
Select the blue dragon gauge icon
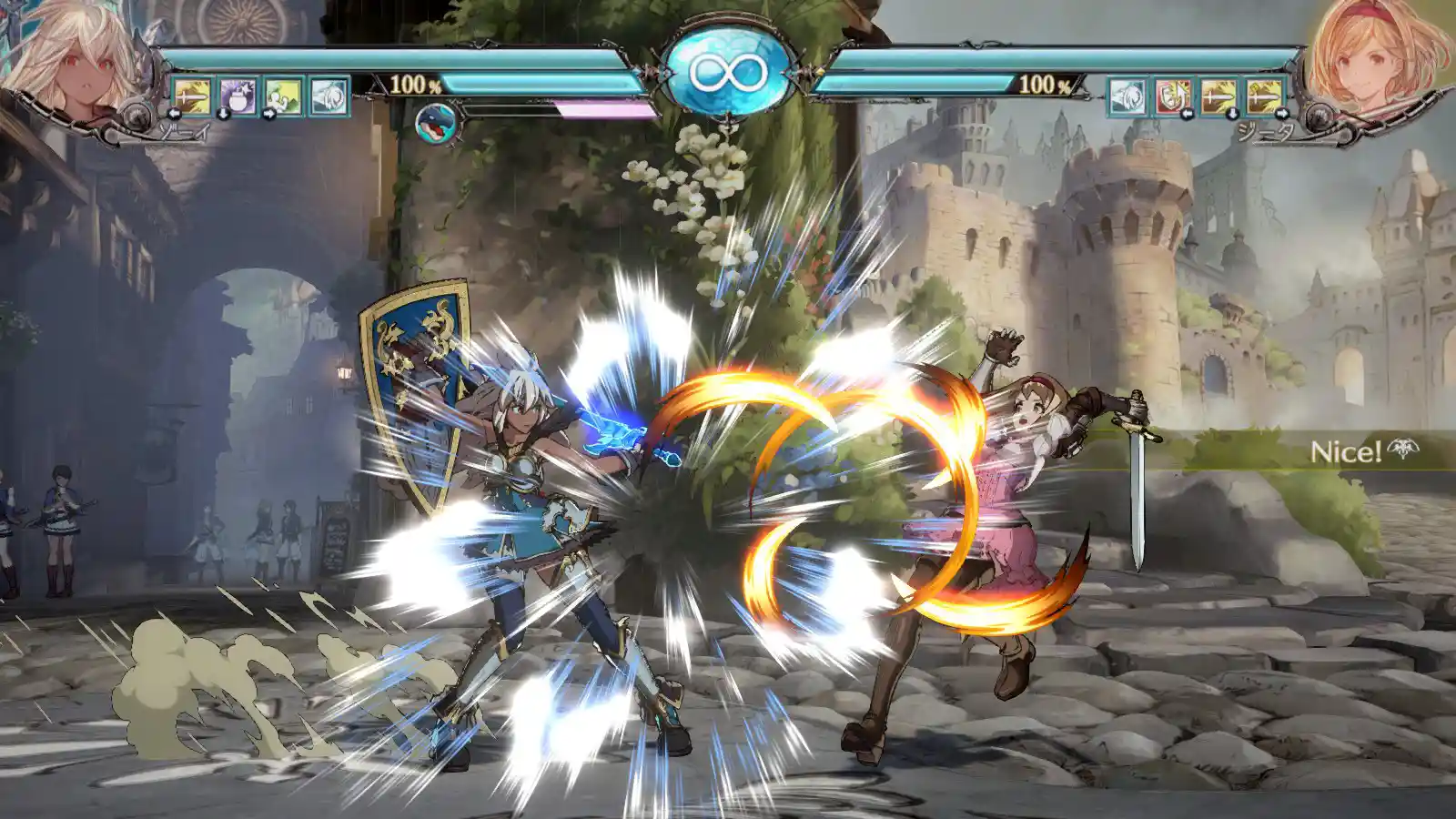(435, 124)
